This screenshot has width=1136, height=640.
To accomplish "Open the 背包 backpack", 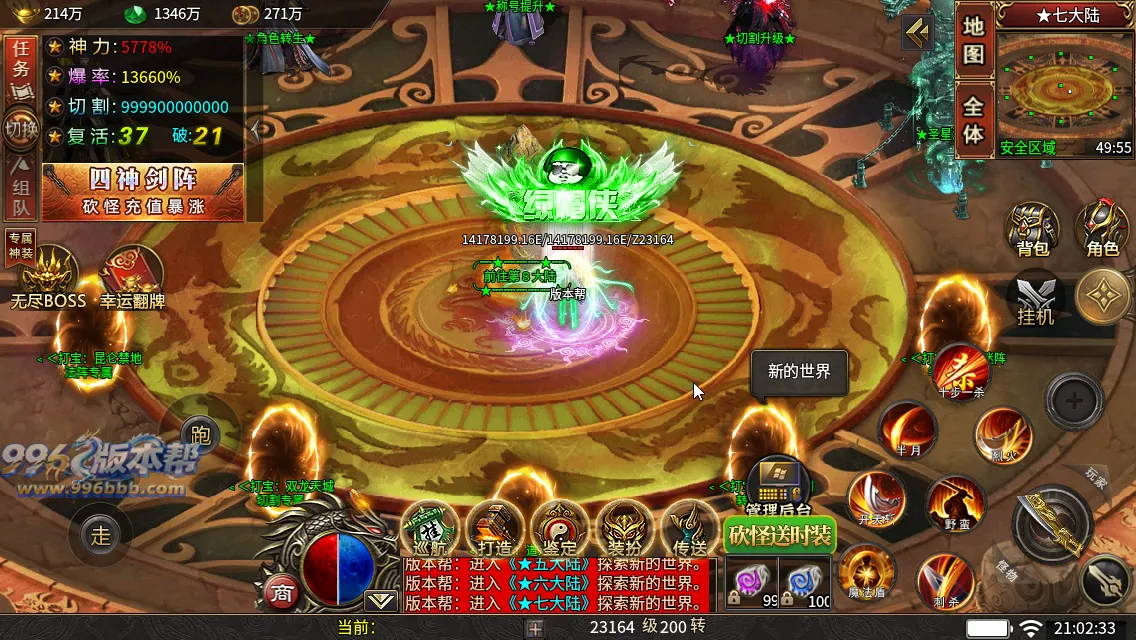I will pos(1032,229).
